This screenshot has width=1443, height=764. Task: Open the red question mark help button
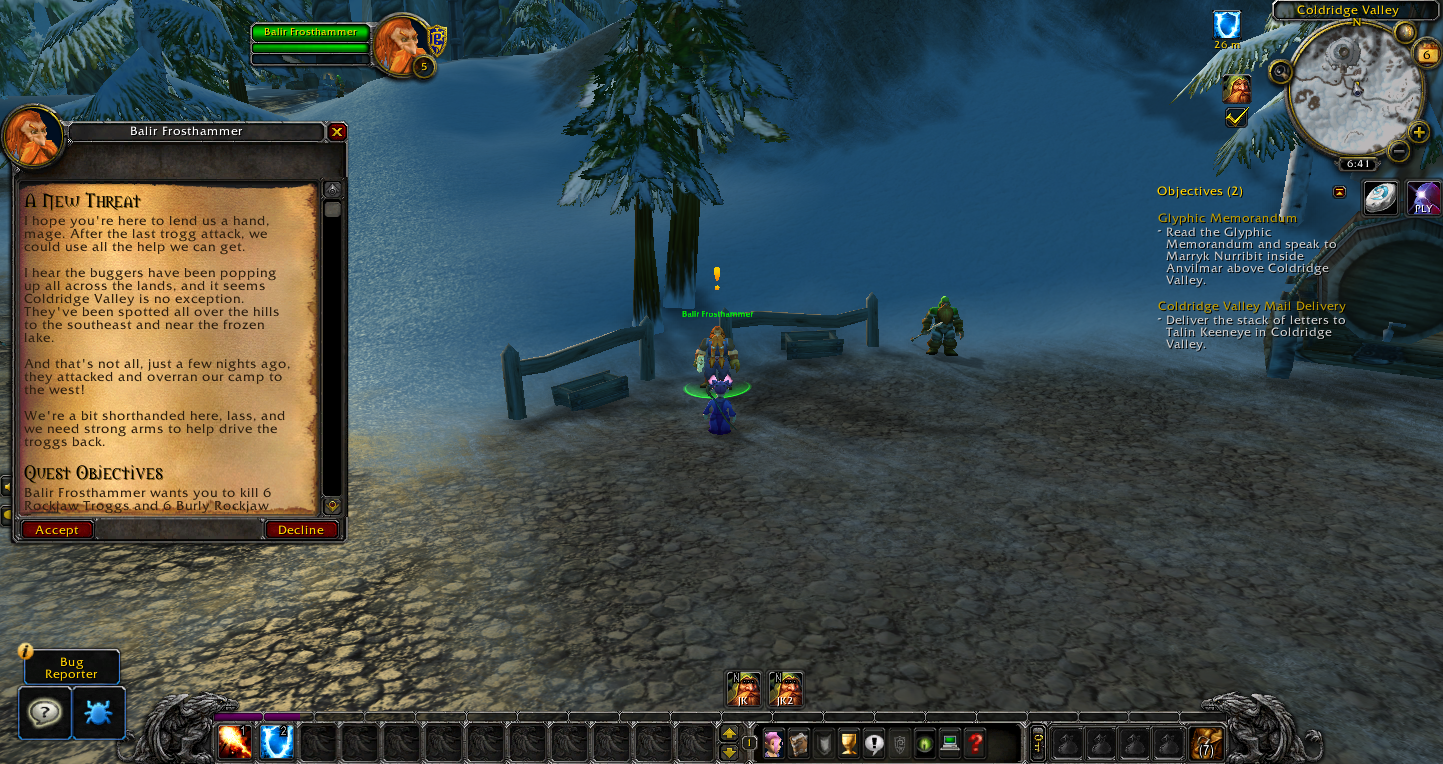[x=975, y=744]
